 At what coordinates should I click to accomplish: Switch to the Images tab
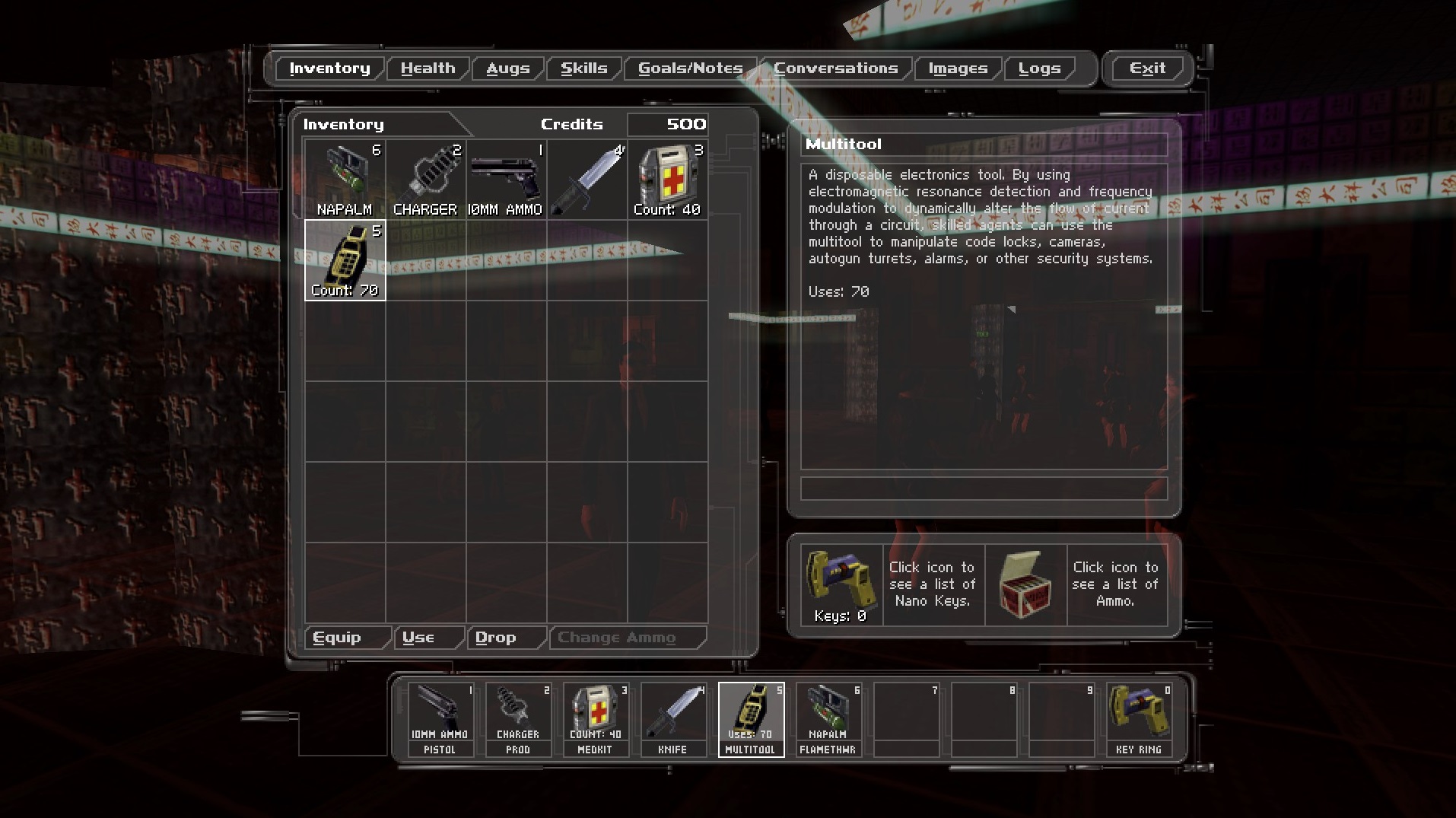click(958, 68)
